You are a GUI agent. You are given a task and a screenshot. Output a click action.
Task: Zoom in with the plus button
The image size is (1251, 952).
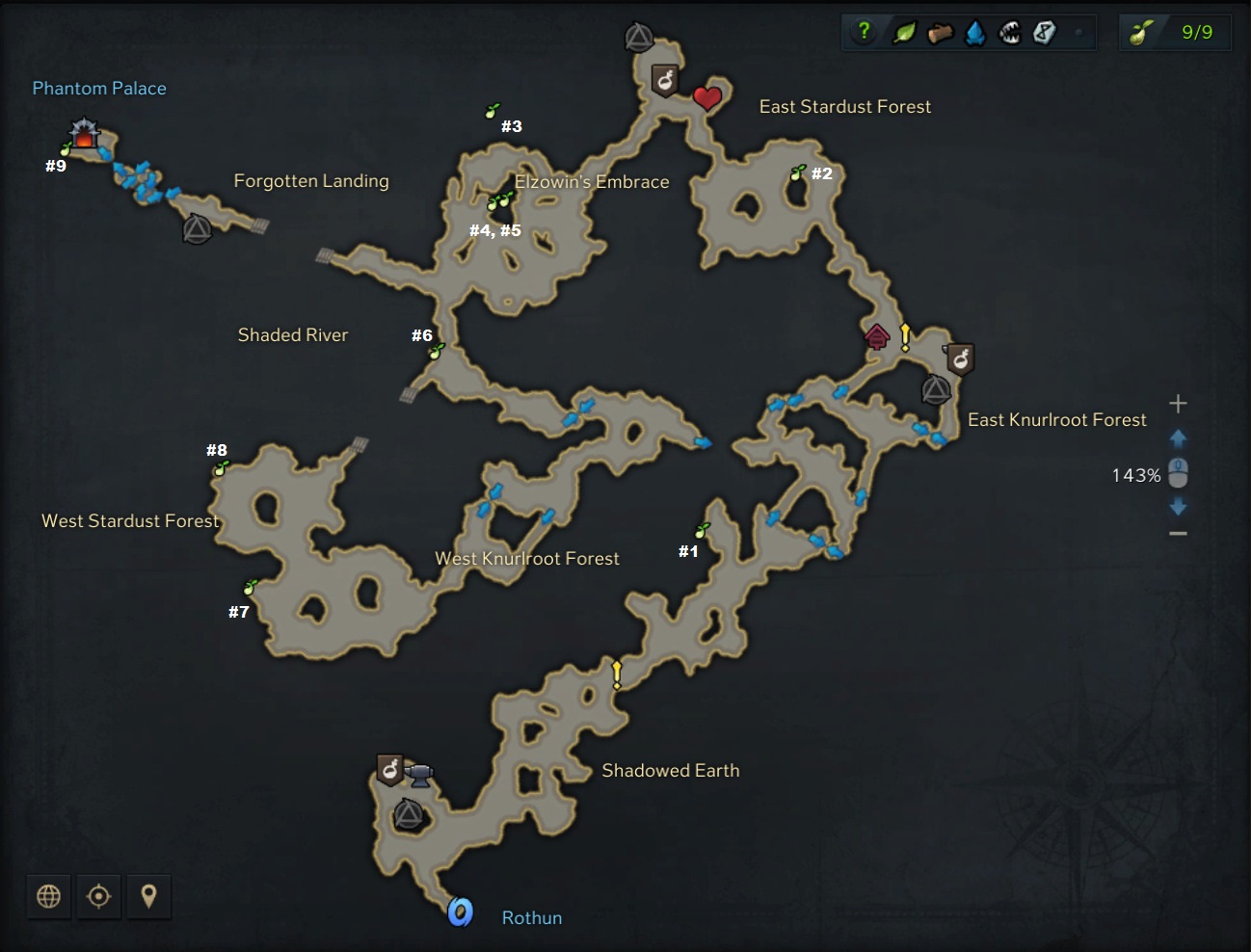[1178, 404]
